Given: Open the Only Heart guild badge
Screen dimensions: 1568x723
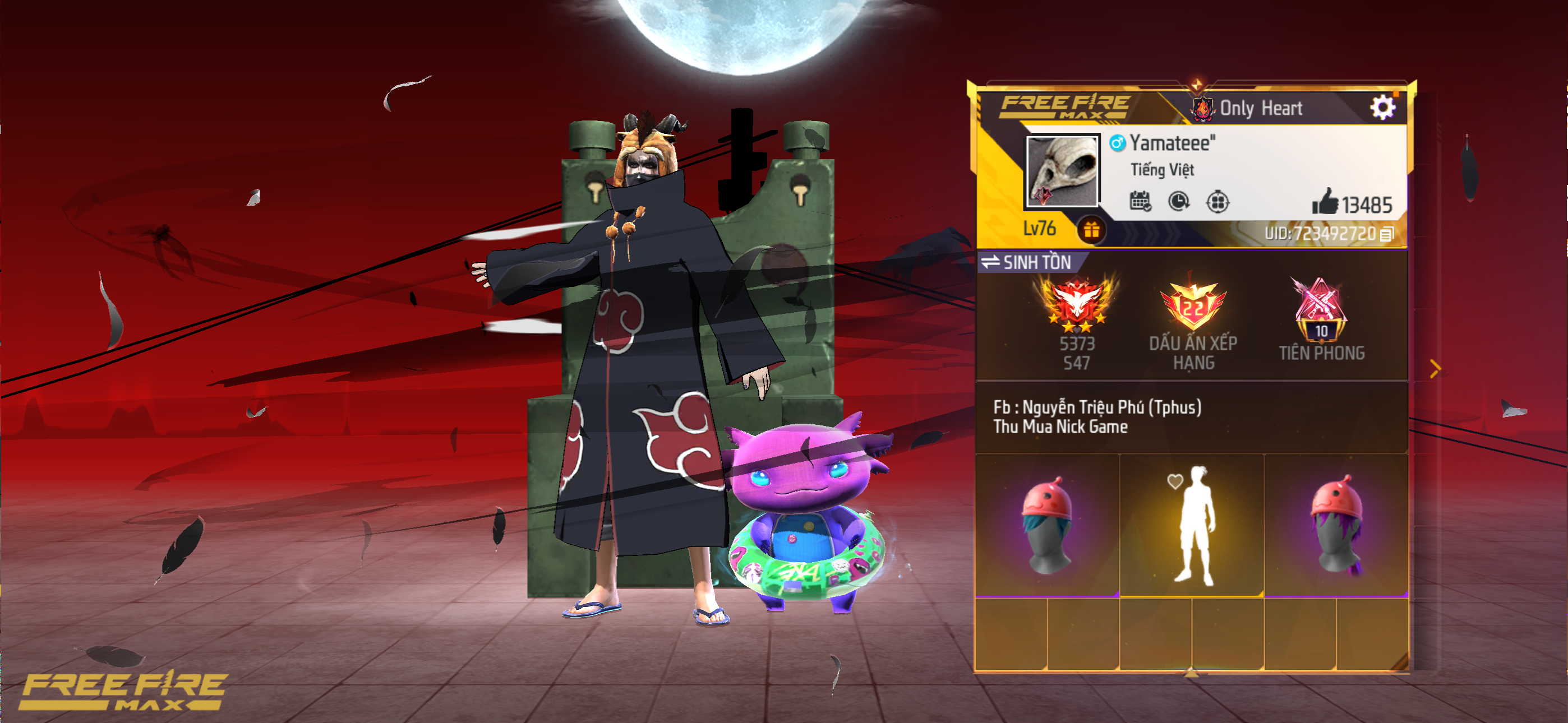Looking at the screenshot, I should (1203, 108).
